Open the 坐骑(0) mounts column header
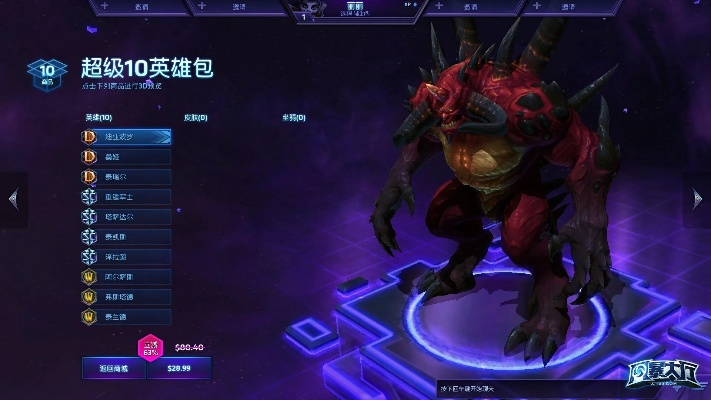The height and width of the screenshot is (400, 711). [x=294, y=117]
